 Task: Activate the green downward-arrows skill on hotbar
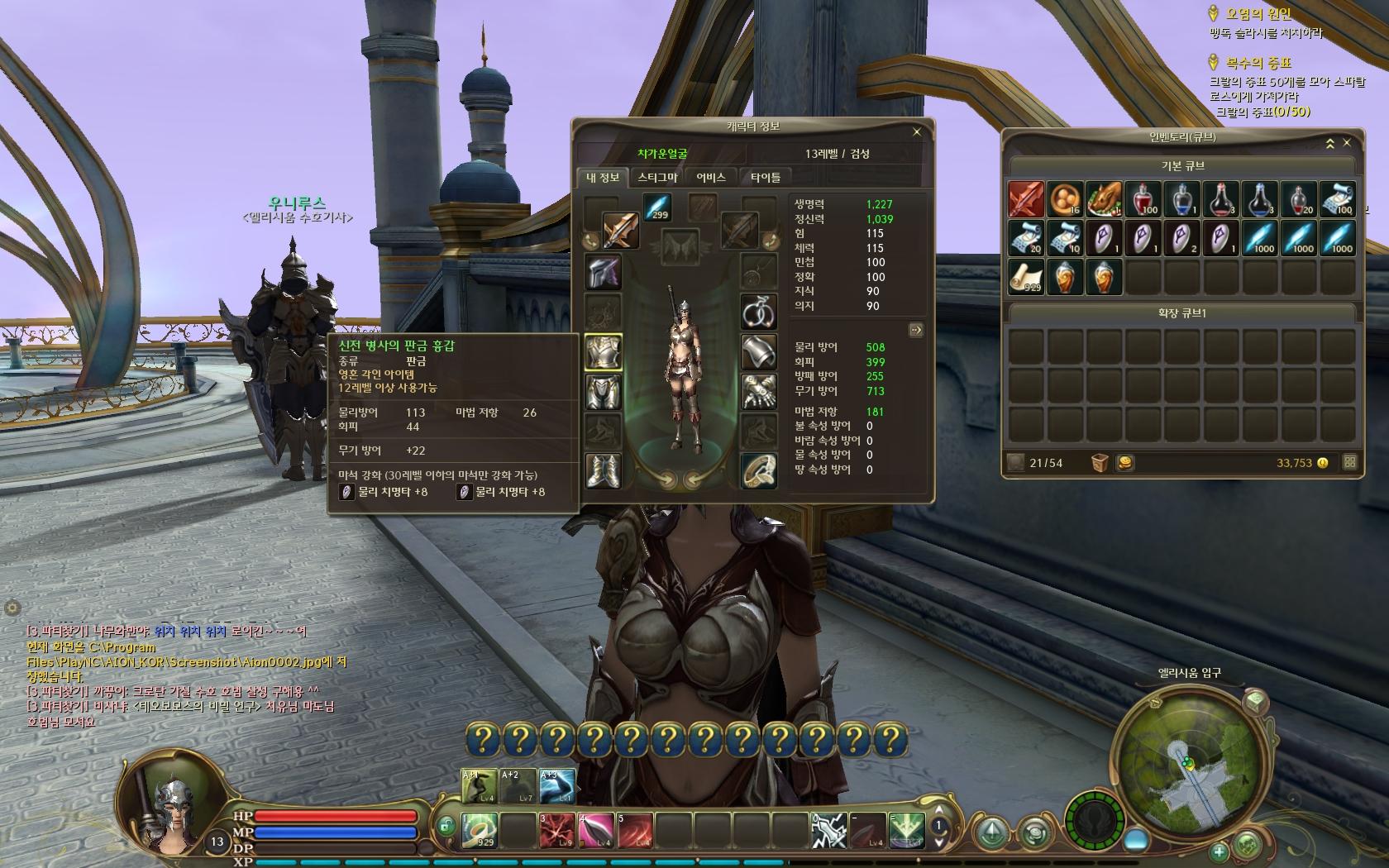pyautogui.click(x=905, y=830)
